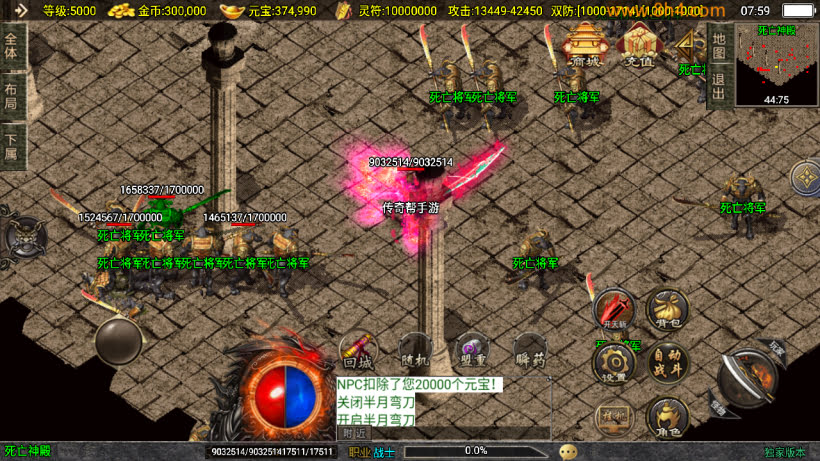The height and width of the screenshot is (461, 820).
Task: Use the 回城 return-to-town scroll
Action: coord(357,350)
